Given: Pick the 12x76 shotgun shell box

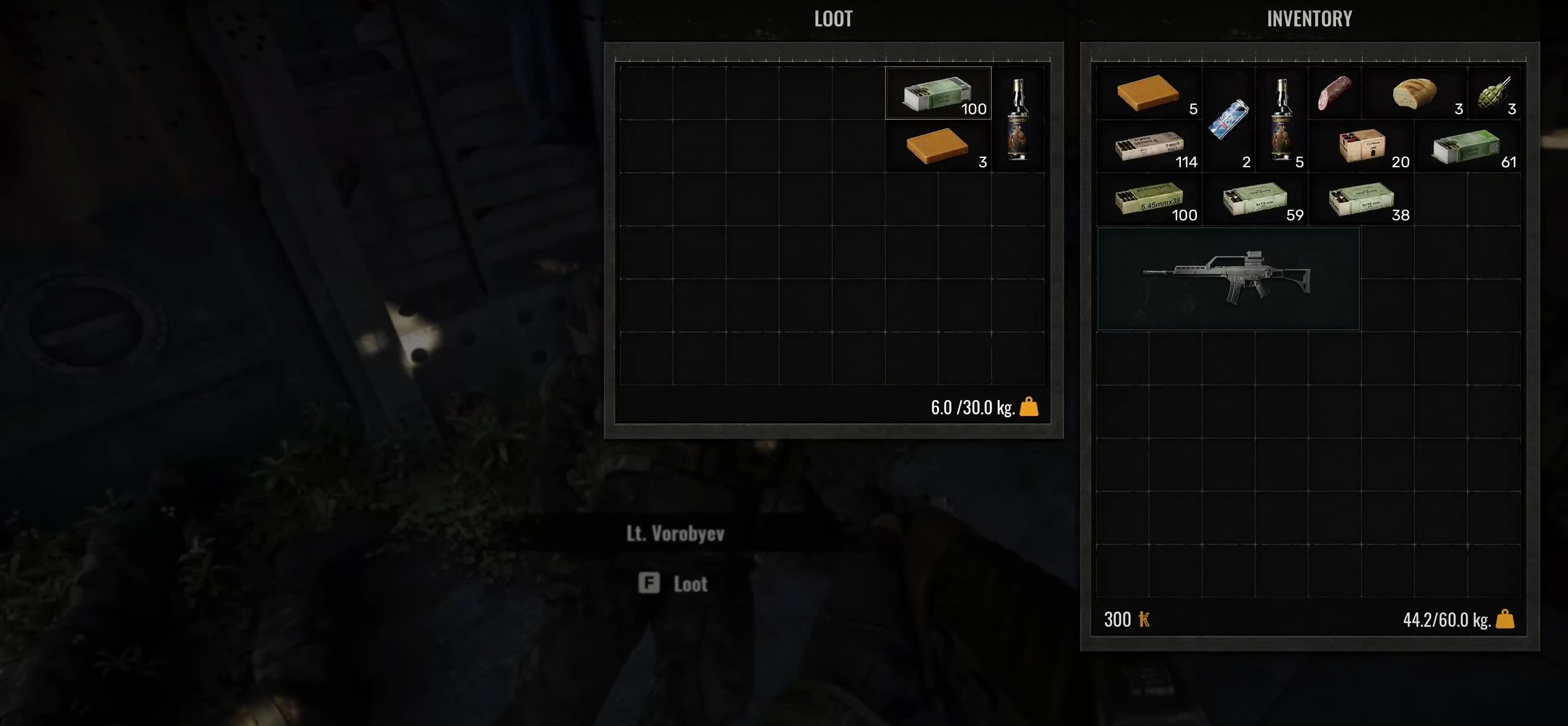Looking at the screenshot, I should (1361, 146).
